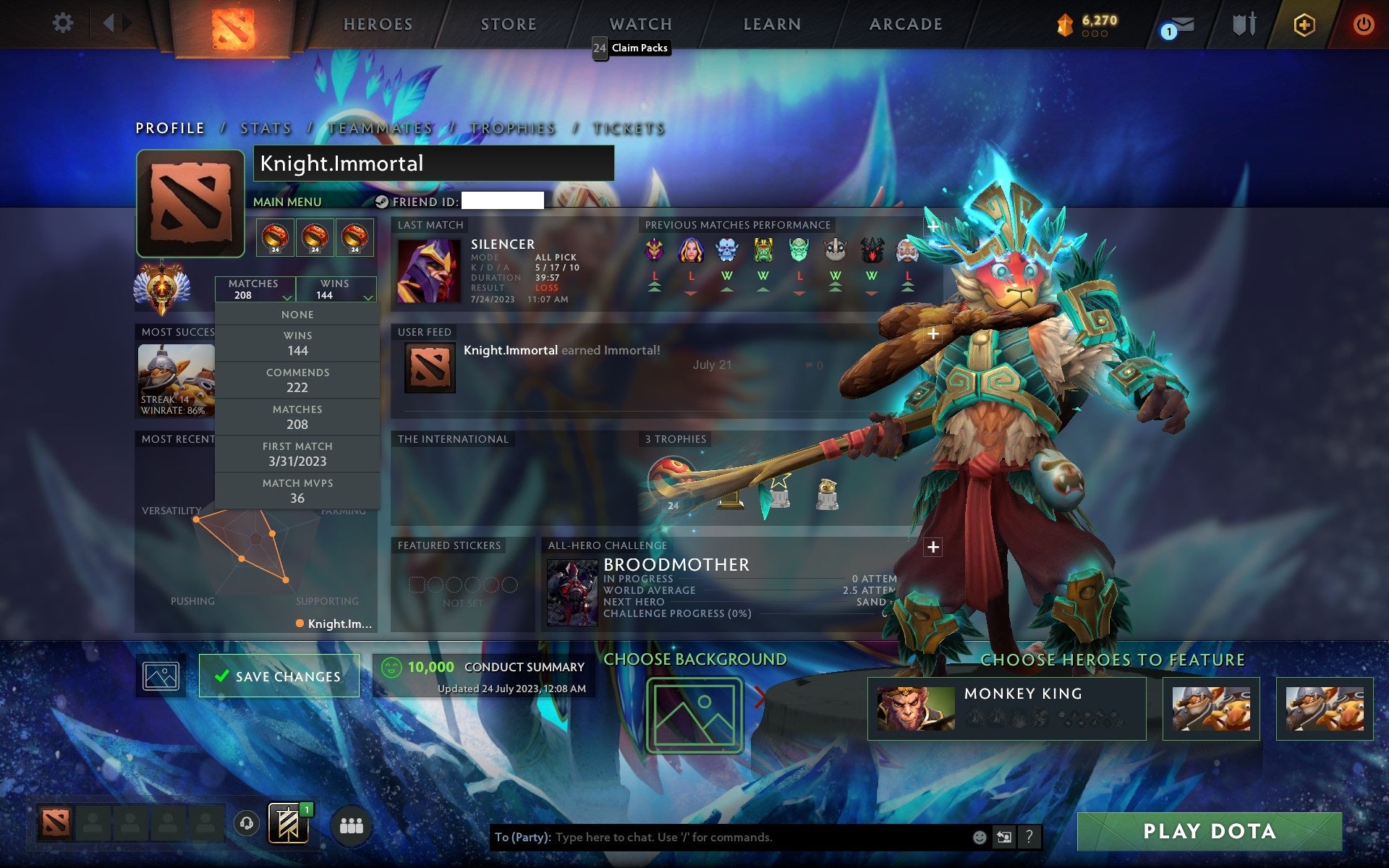Click the SAVE CHANGES button
The image size is (1389, 868).
(x=279, y=675)
